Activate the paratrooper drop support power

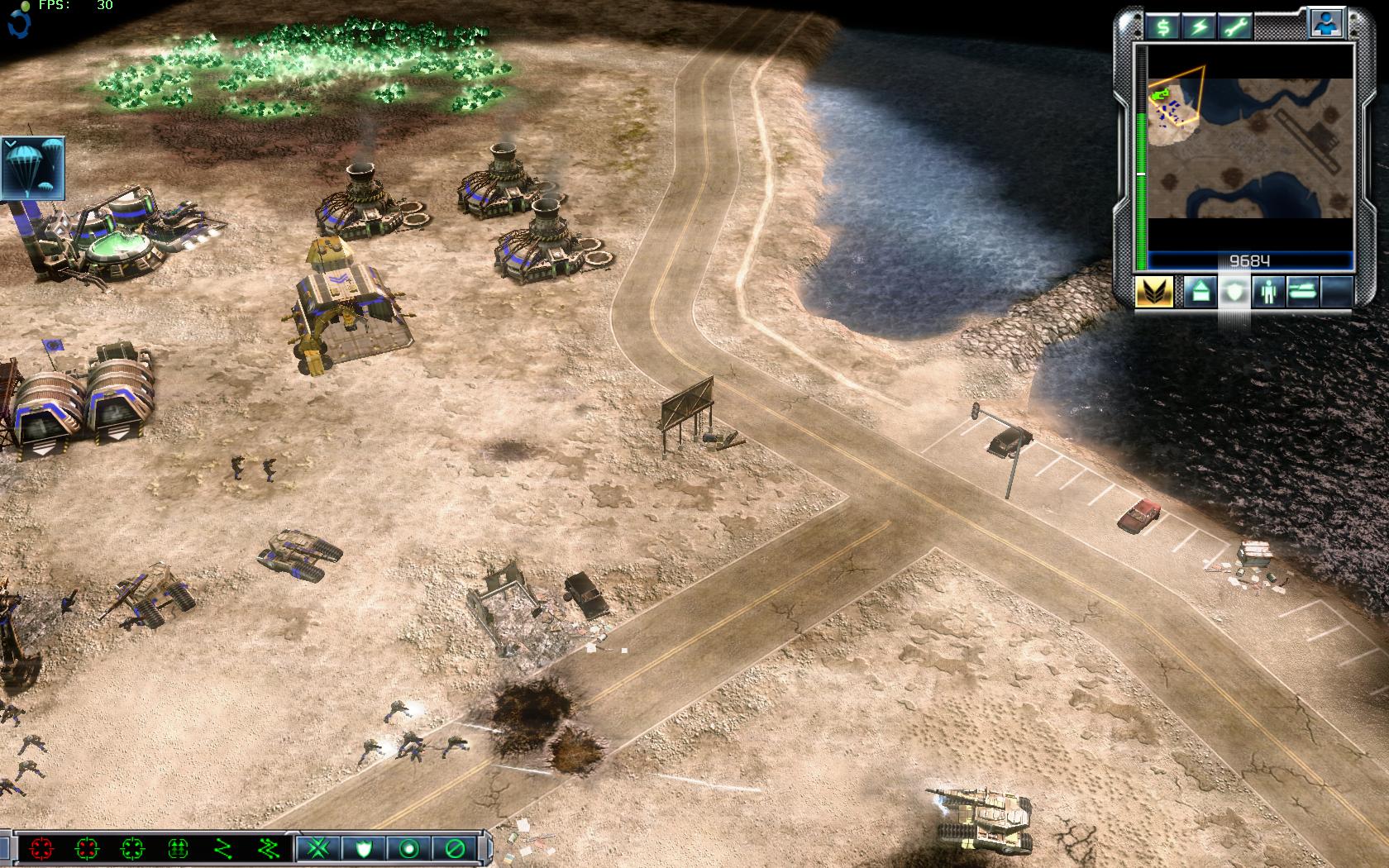click(32, 168)
